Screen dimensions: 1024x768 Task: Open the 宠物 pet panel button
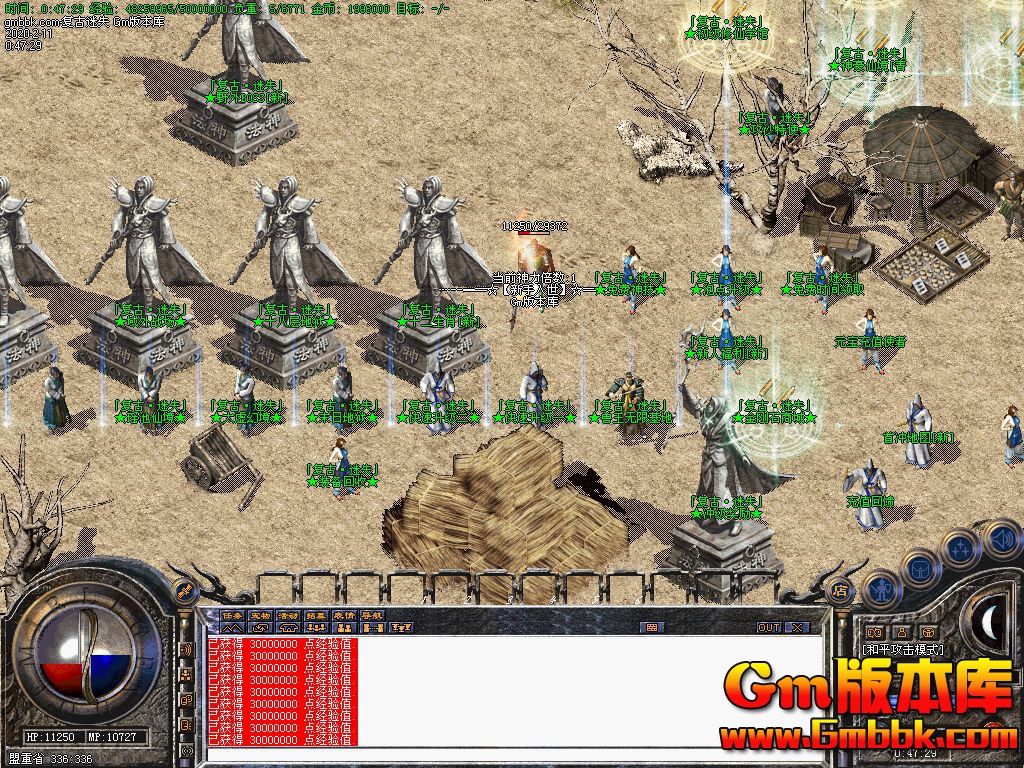pos(260,614)
